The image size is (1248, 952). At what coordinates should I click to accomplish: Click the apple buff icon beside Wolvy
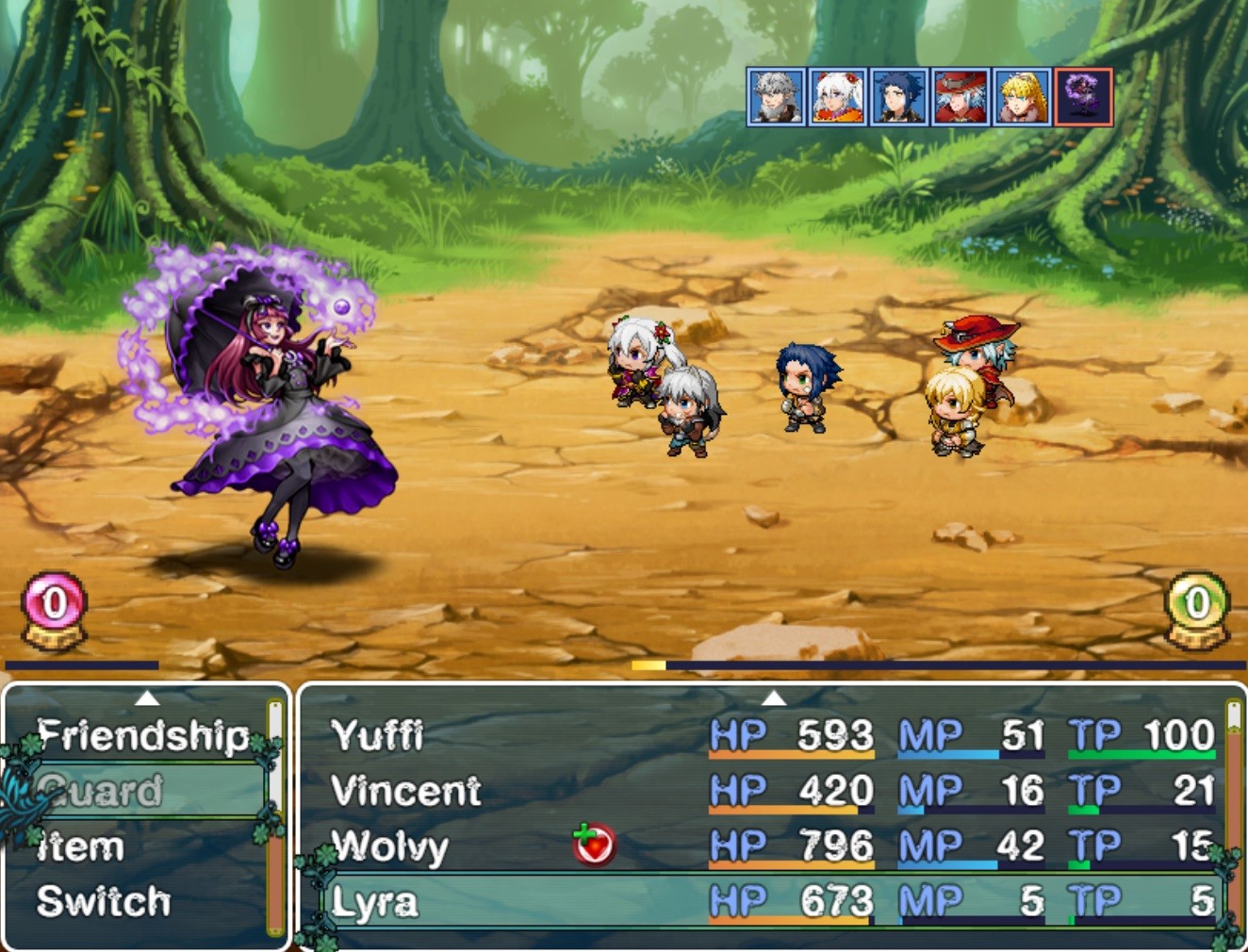click(x=594, y=846)
